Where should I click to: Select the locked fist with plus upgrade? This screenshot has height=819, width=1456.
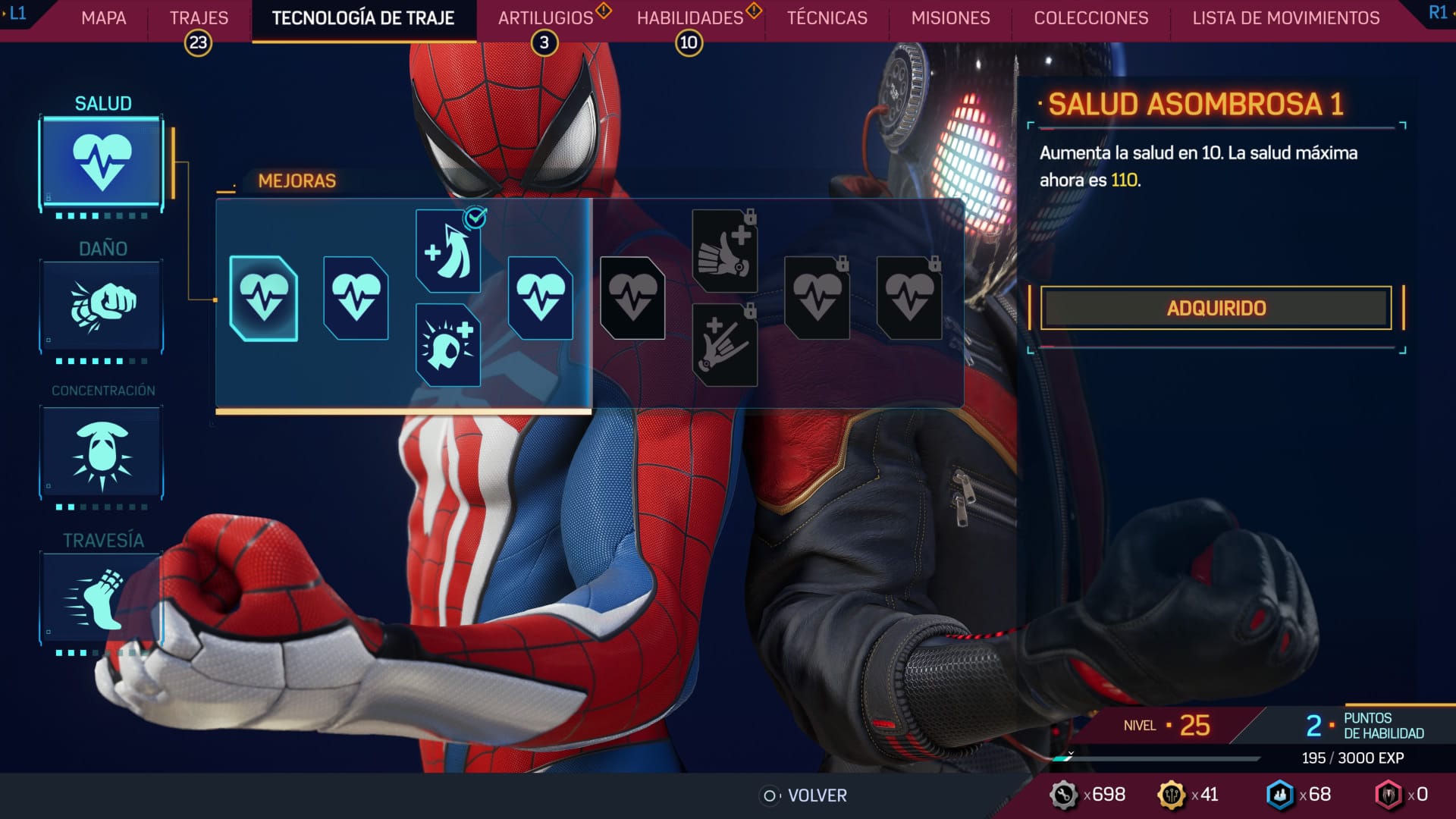click(x=724, y=251)
